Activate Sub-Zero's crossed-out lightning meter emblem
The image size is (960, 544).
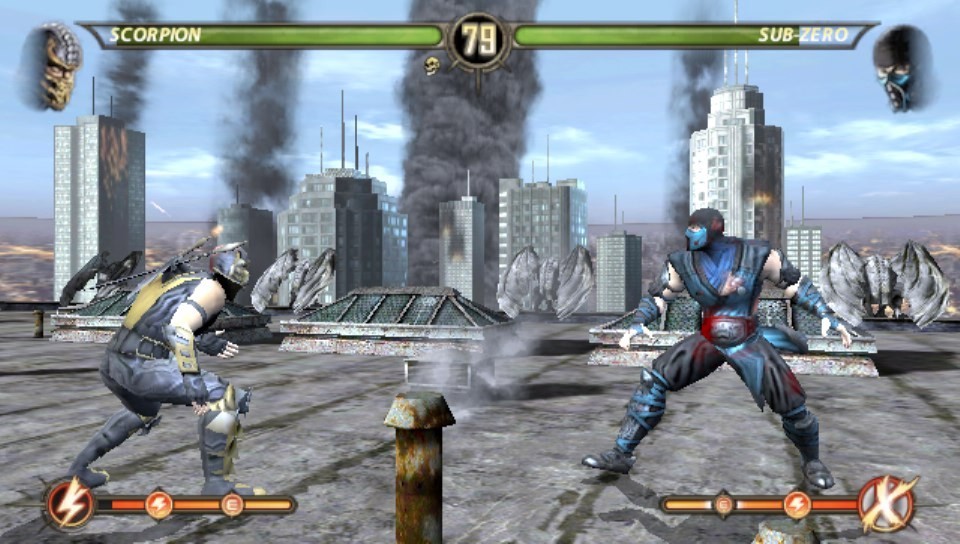click(887, 504)
